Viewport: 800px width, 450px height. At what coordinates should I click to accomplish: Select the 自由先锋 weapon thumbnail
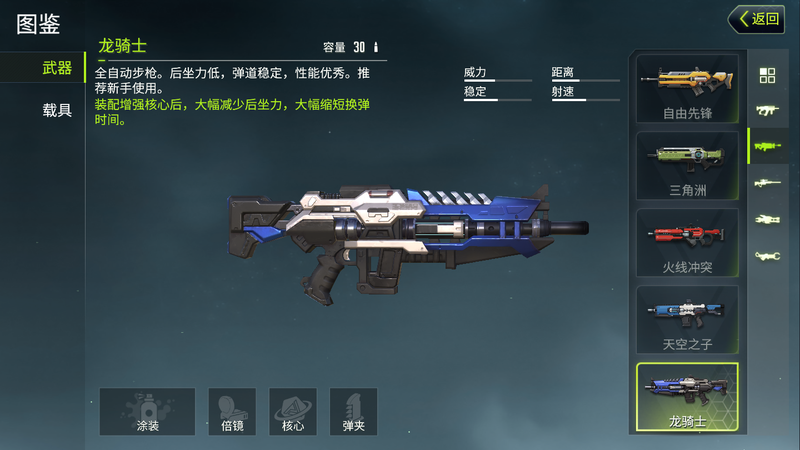click(x=687, y=89)
